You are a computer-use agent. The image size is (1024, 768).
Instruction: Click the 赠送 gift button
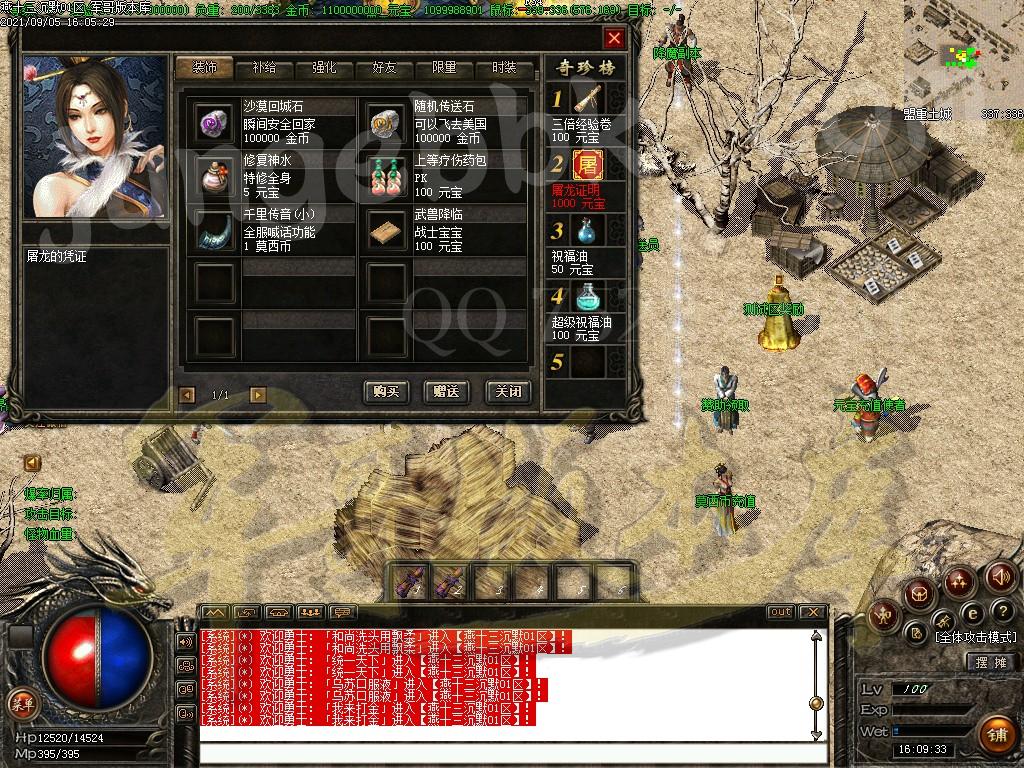pyautogui.click(x=446, y=392)
